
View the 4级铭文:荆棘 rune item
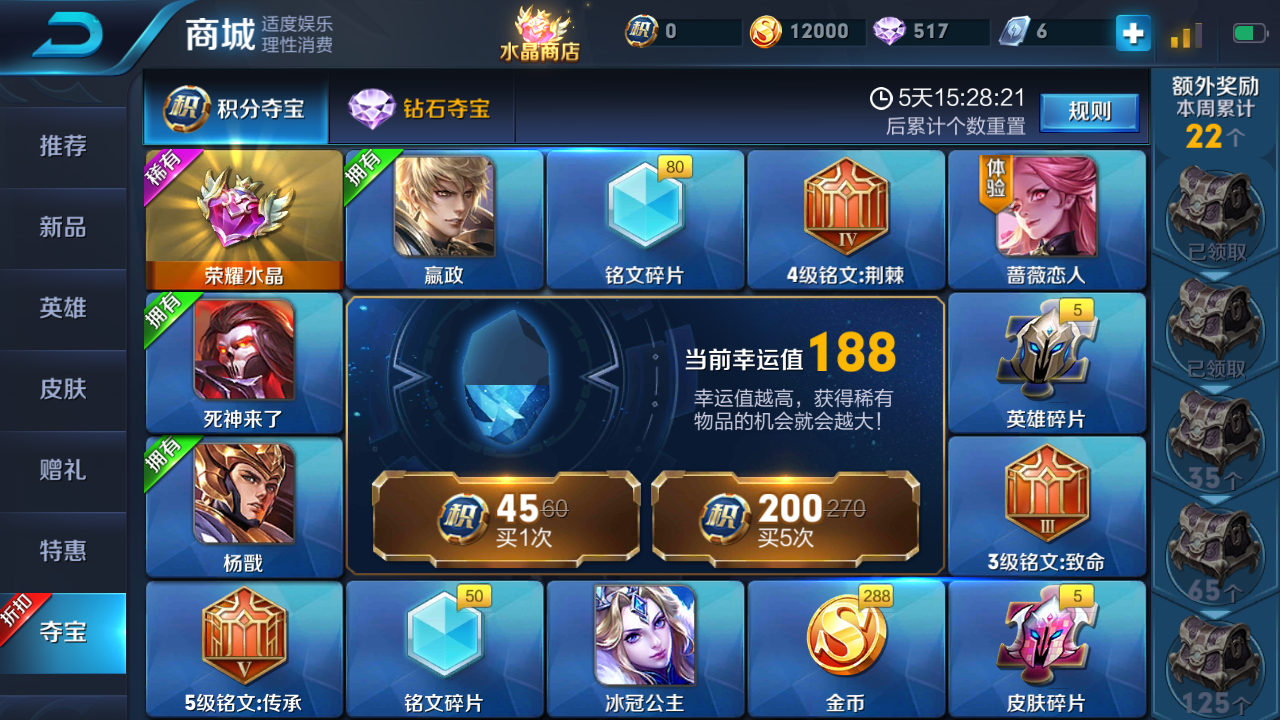coord(845,218)
